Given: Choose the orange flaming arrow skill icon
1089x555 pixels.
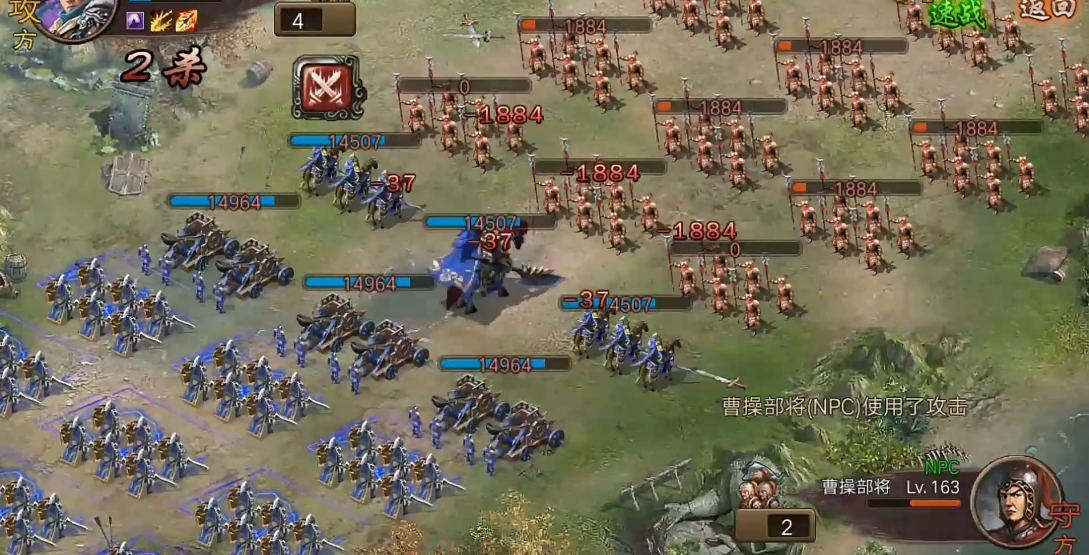Looking at the screenshot, I should pyautogui.click(x=186, y=21).
